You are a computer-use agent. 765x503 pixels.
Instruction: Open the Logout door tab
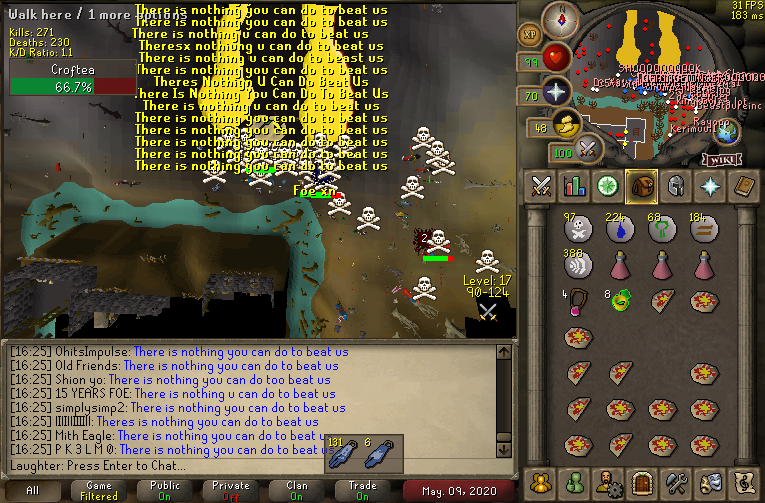(642, 483)
